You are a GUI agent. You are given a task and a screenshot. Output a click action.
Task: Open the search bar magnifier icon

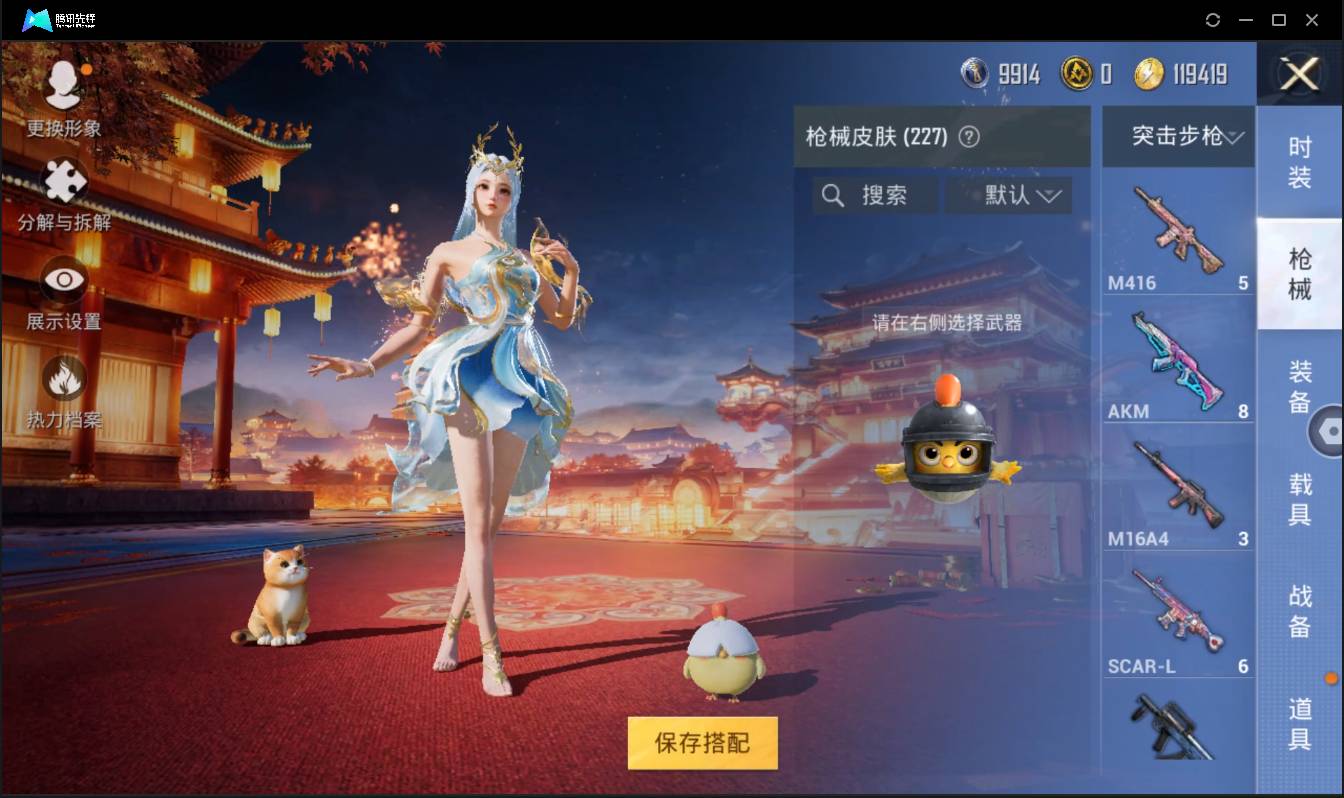833,196
